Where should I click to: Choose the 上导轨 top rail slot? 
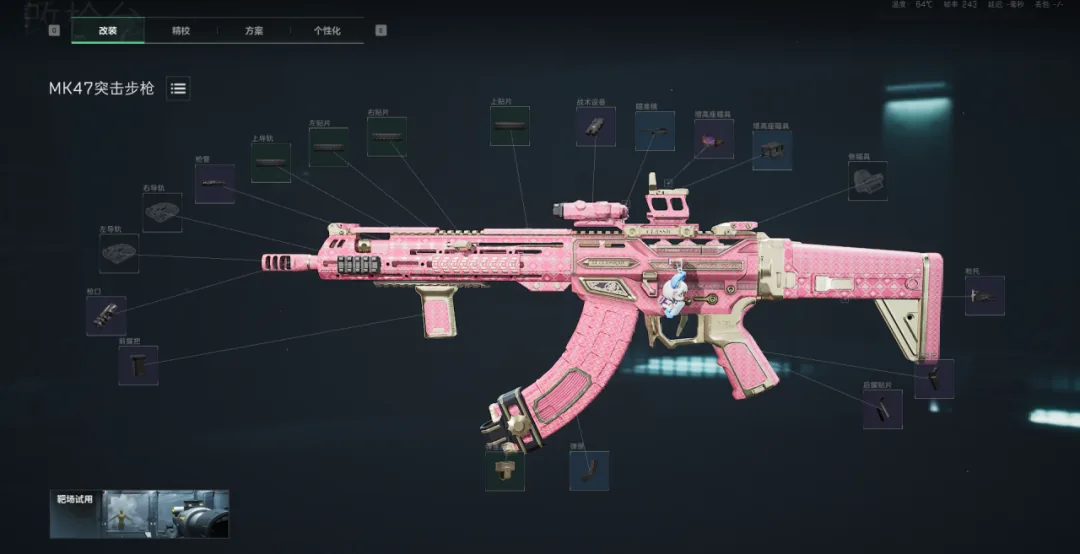pyautogui.click(x=270, y=162)
